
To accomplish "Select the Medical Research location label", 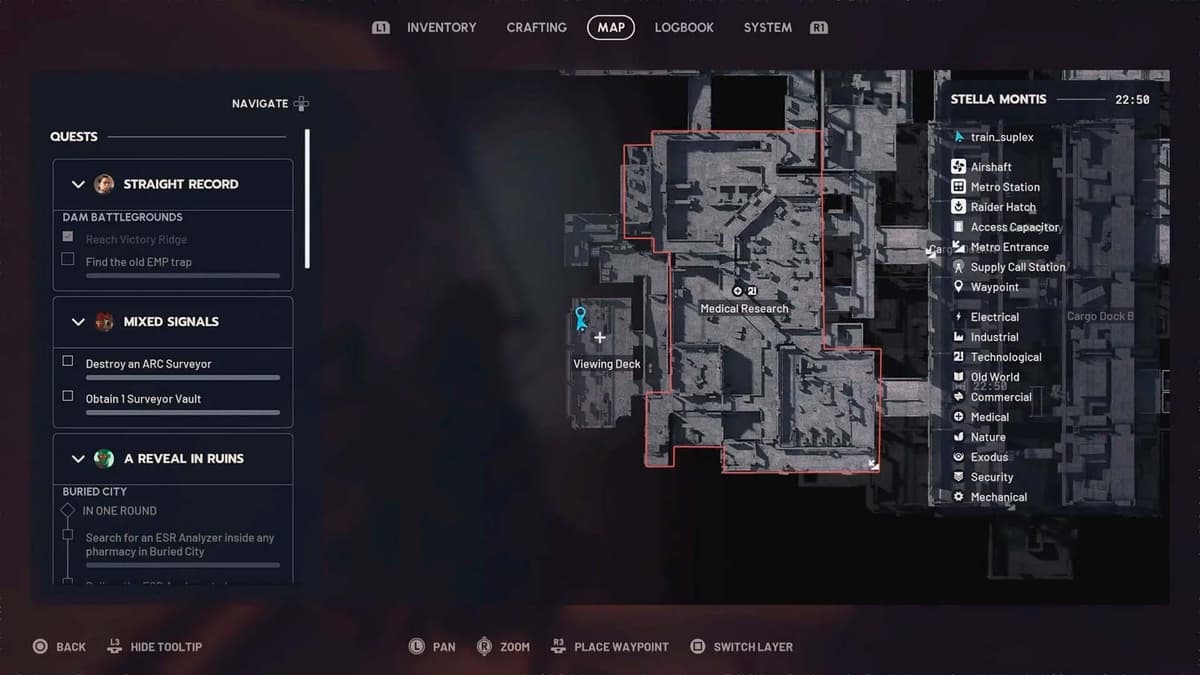I will point(744,309).
